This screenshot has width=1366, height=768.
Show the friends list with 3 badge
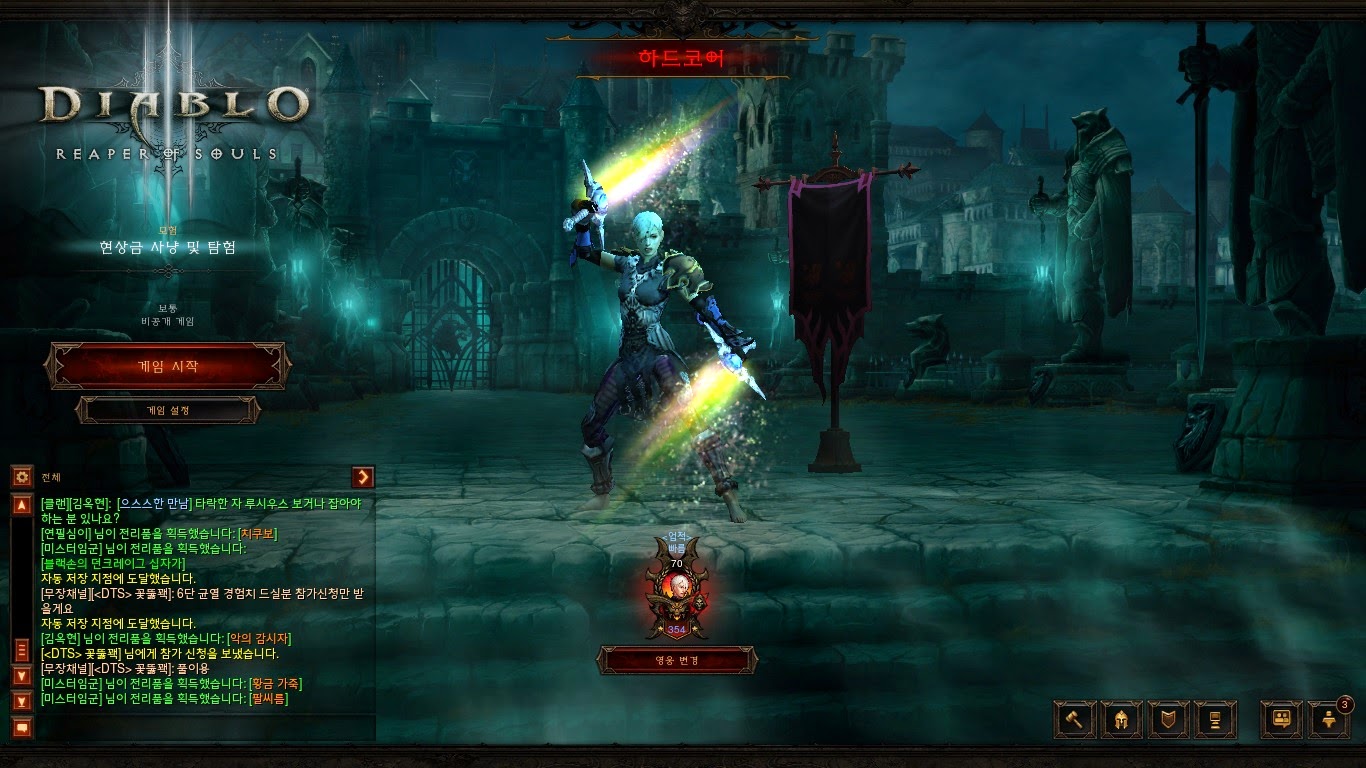[x=1329, y=719]
